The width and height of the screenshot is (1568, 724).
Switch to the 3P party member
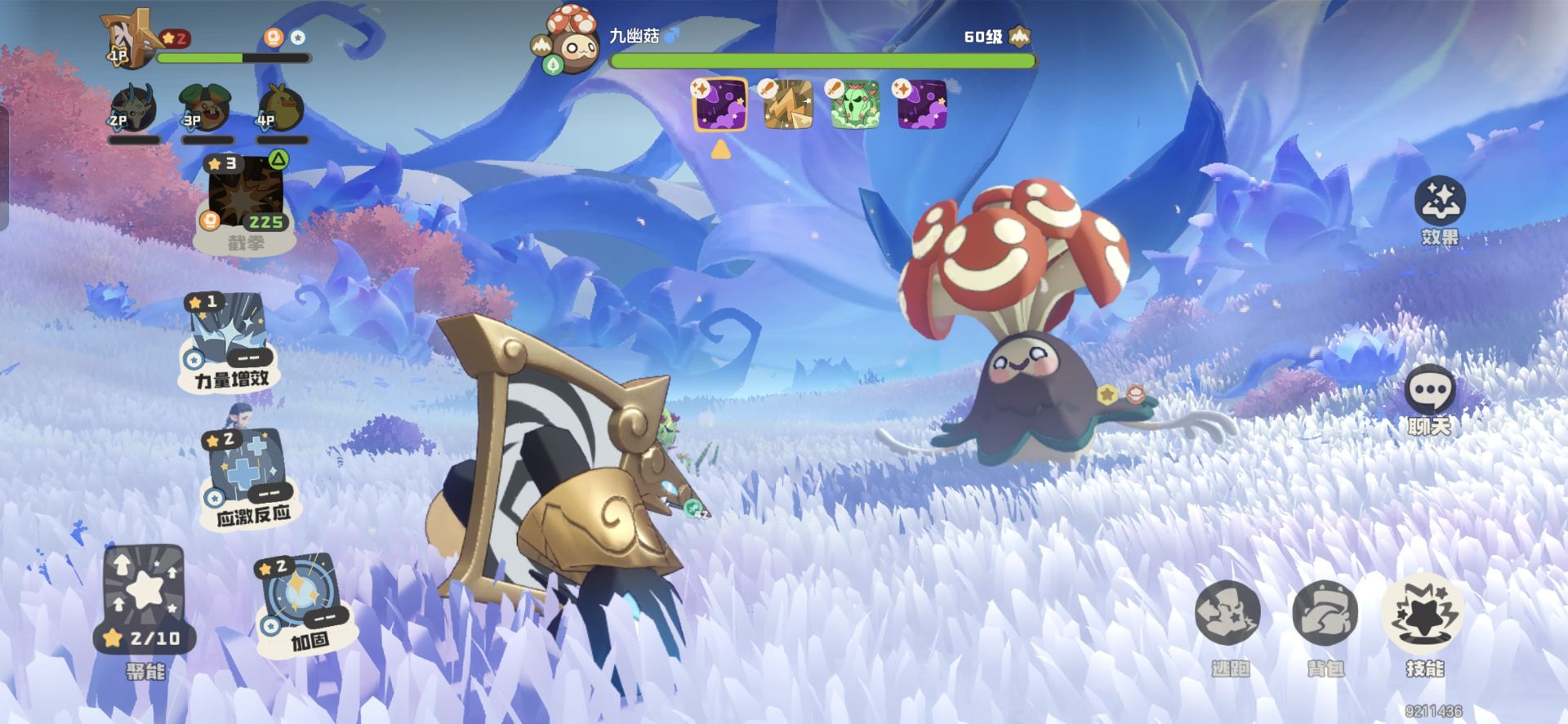[205, 109]
